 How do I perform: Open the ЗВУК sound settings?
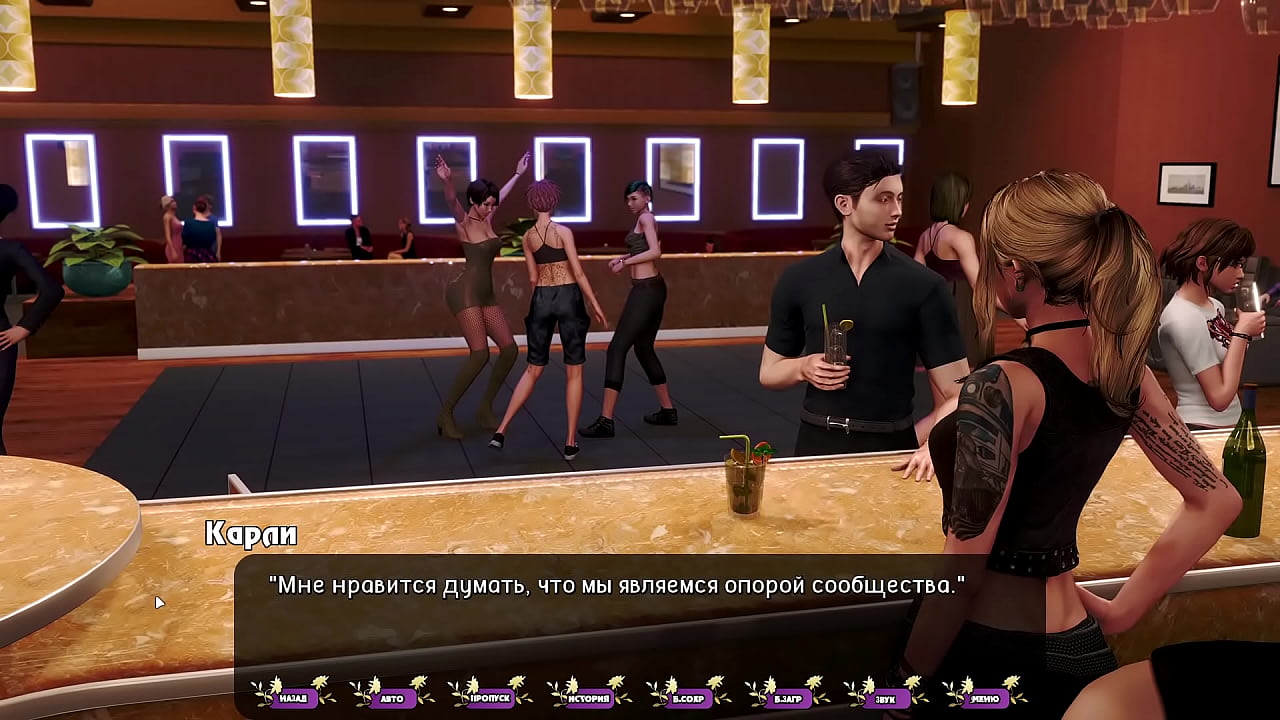pyautogui.click(x=885, y=698)
